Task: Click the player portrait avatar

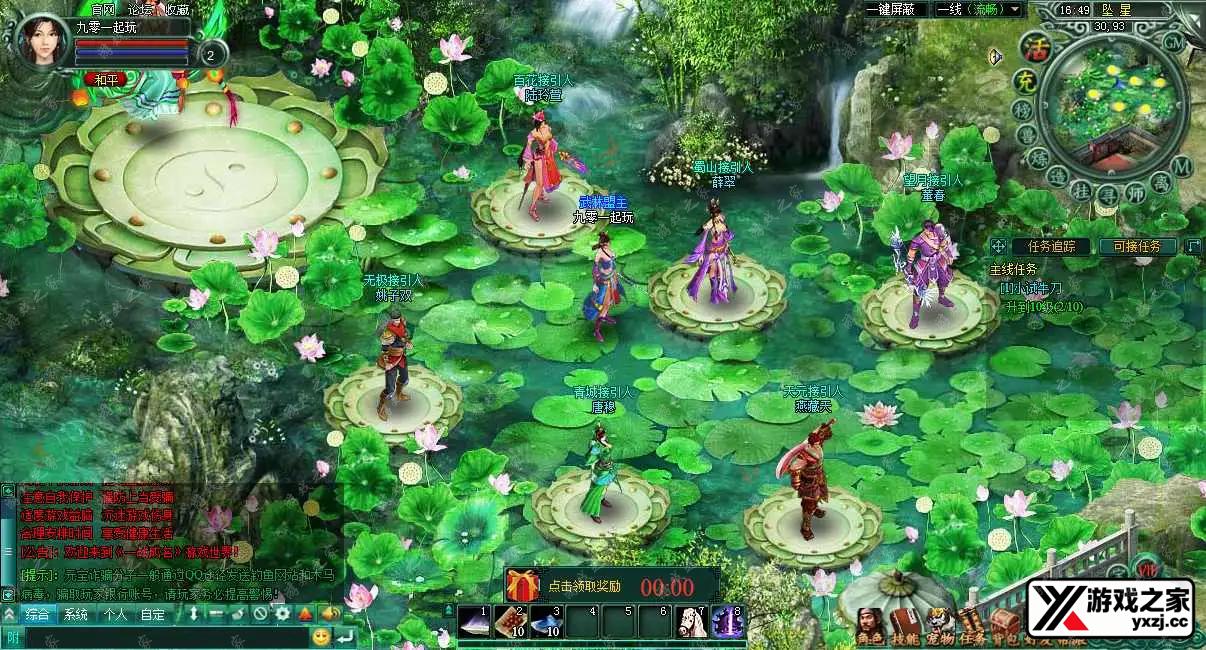Action: point(41,41)
